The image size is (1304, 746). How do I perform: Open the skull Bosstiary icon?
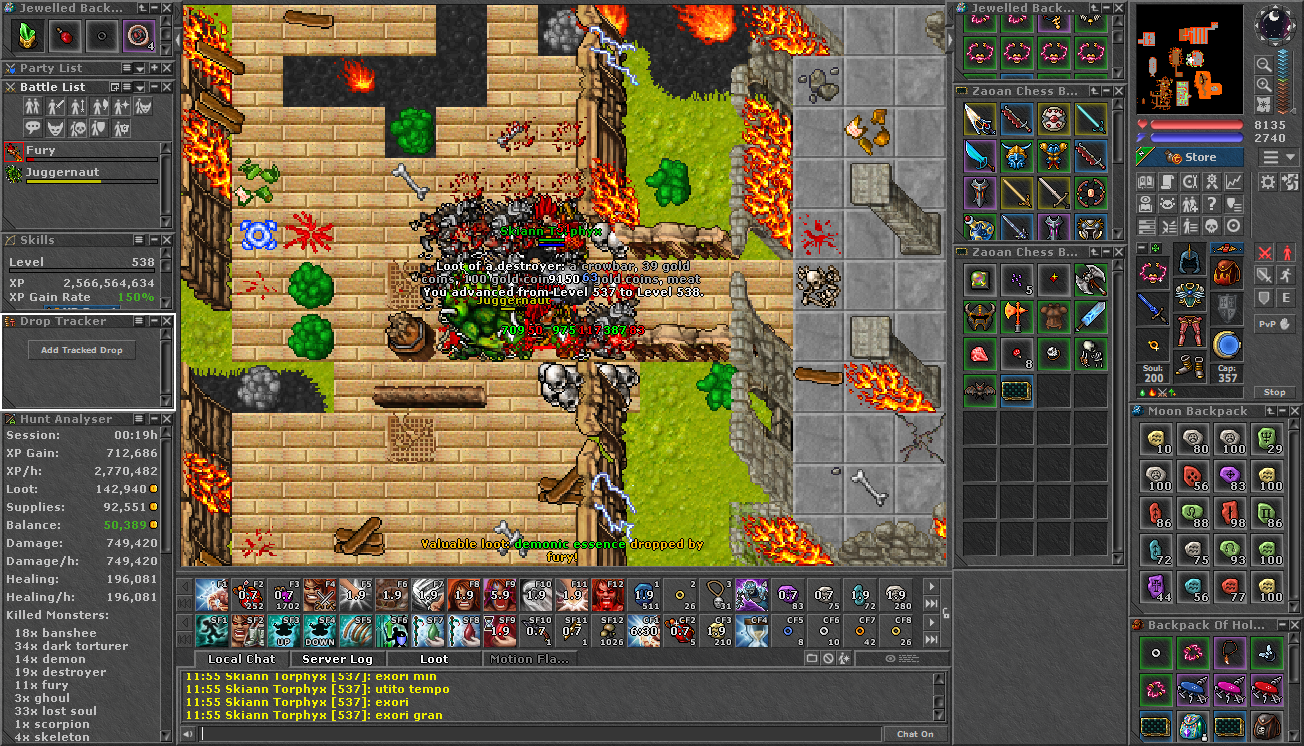(x=1211, y=226)
